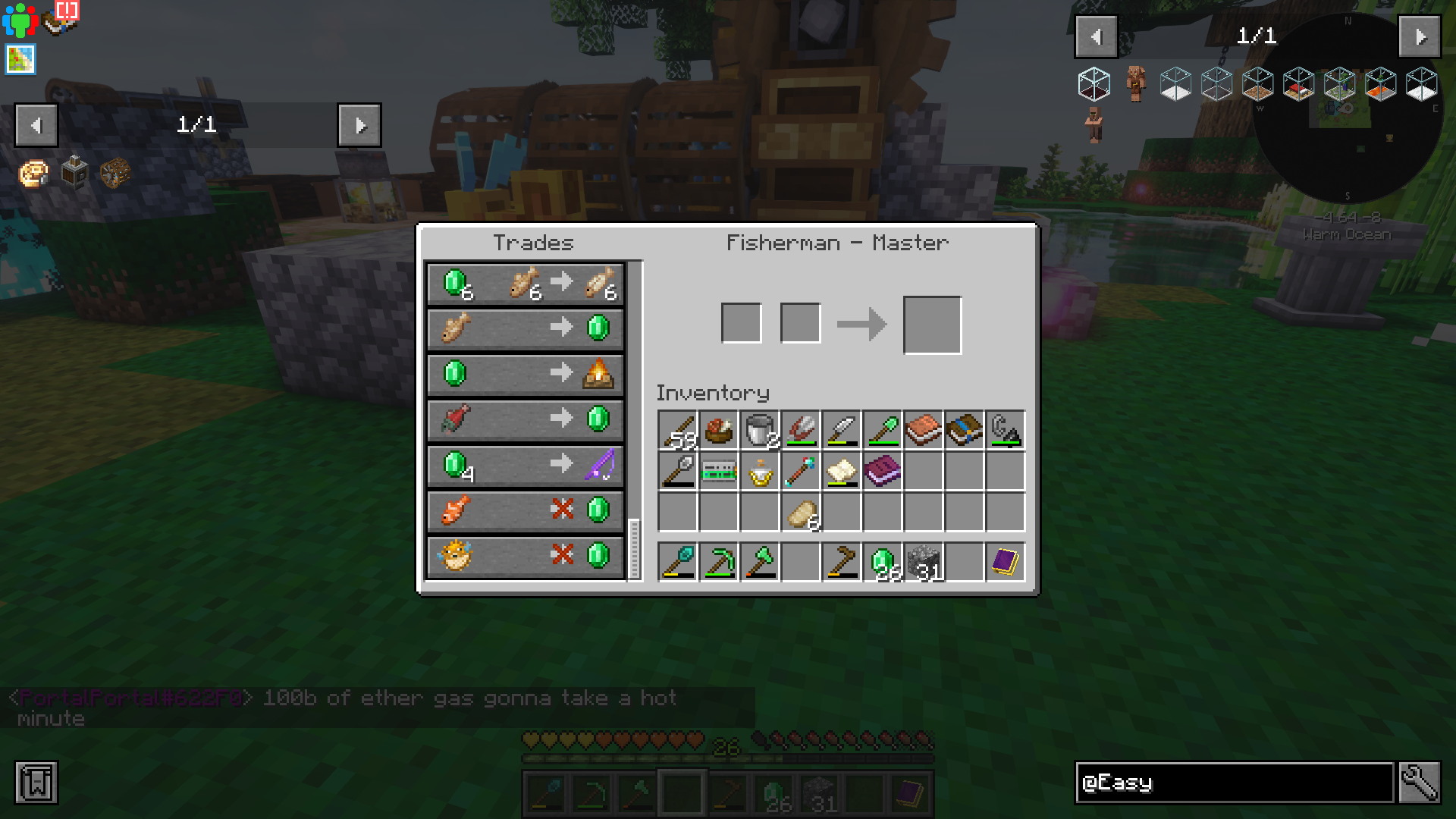Click the @Easy text input field
Viewport: 1456px width, 819px height.
[1228, 782]
